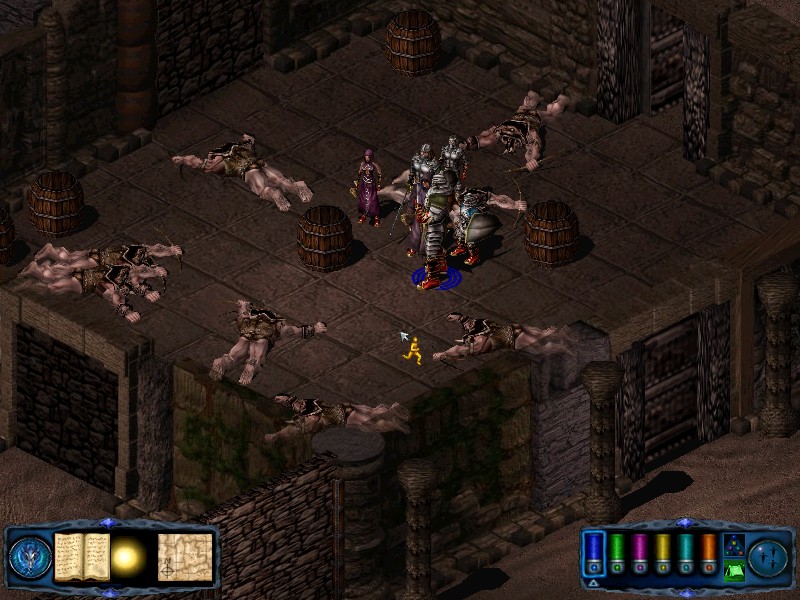Open the parchment map
Image resolution: width=800 pixels, height=600 pixels.
(185, 556)
